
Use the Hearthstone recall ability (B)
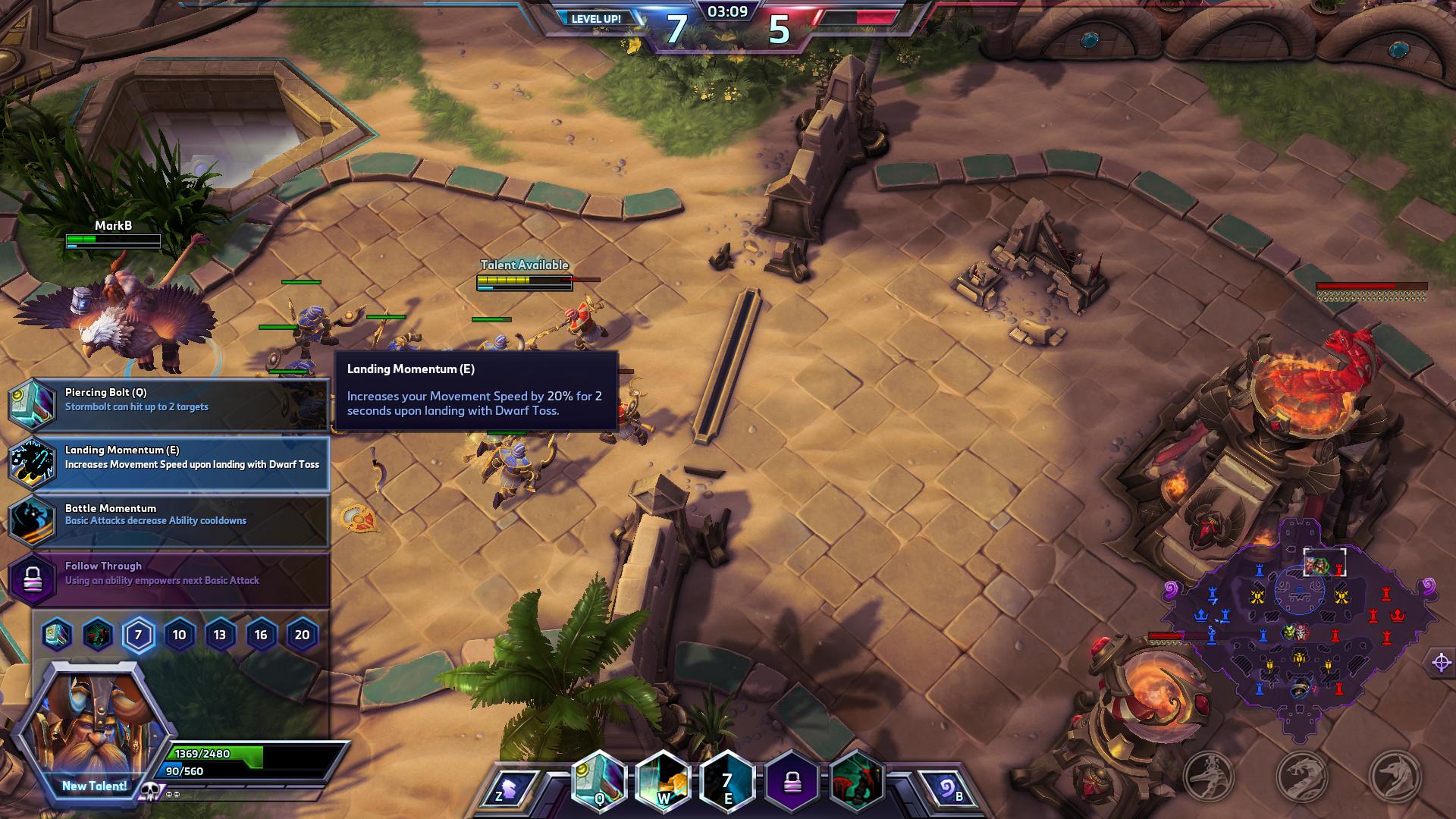[948, 789]
